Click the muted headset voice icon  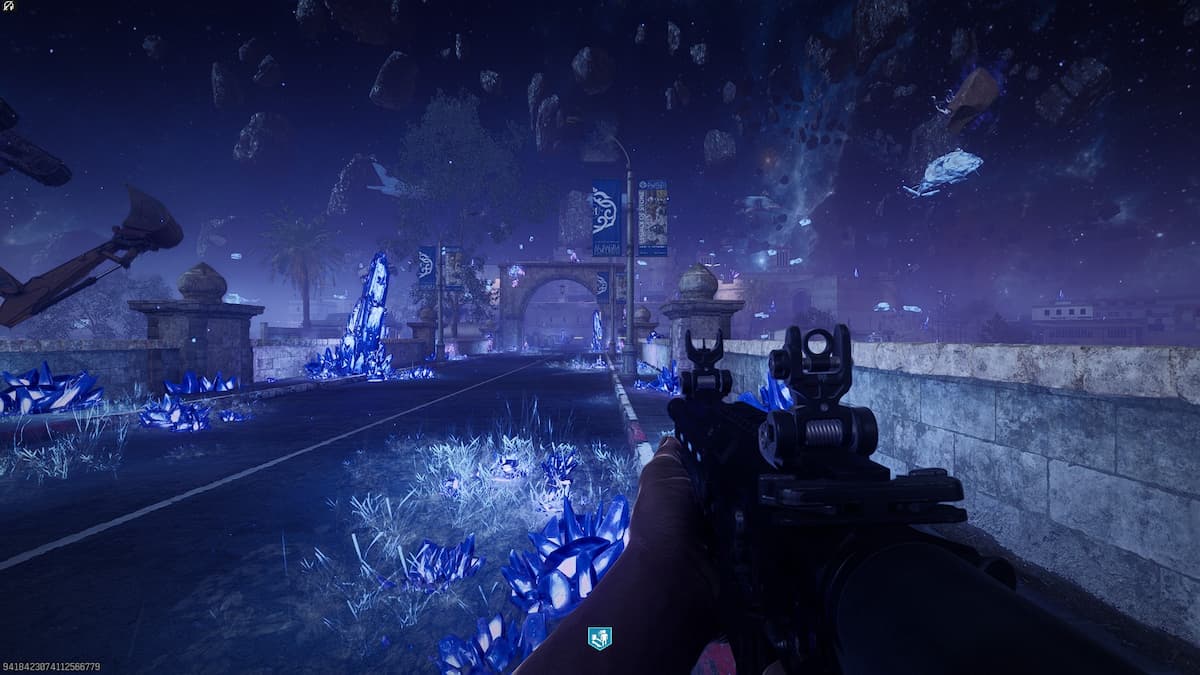pos(8,6)
